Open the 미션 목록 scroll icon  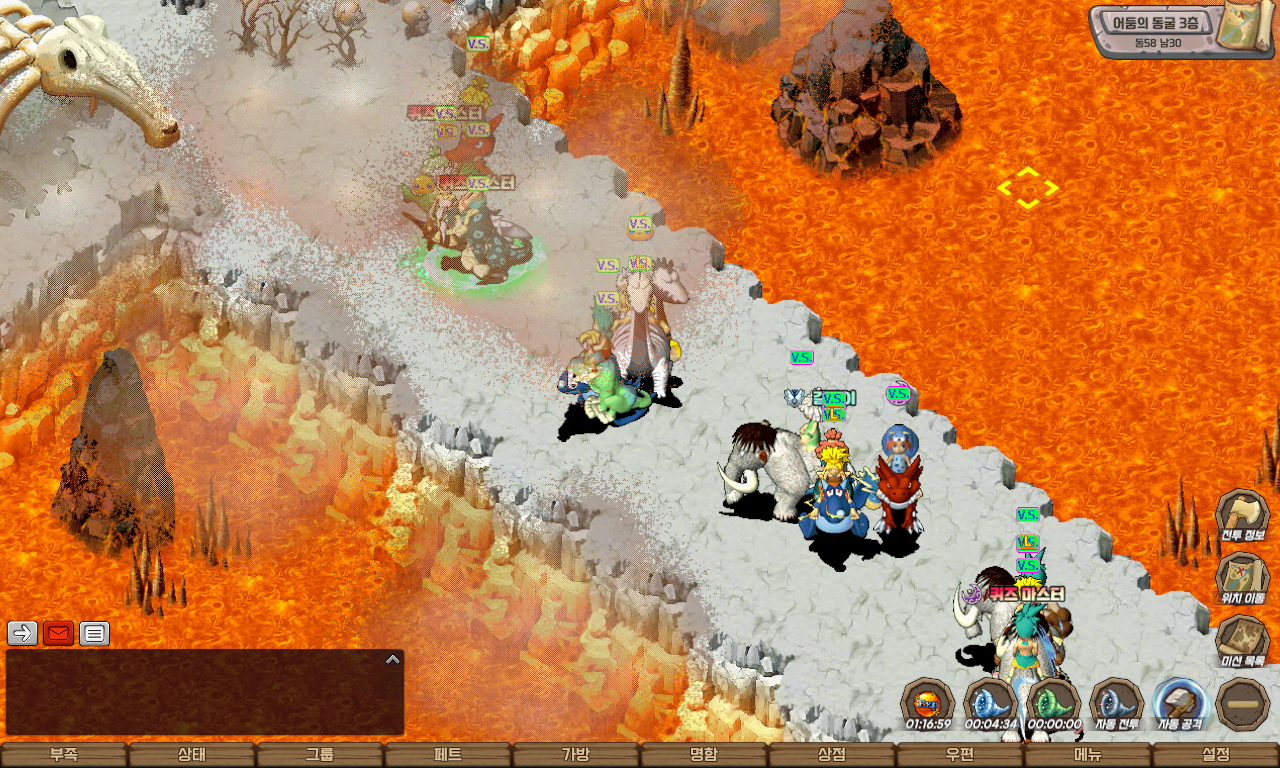(x=1243, y=640)
